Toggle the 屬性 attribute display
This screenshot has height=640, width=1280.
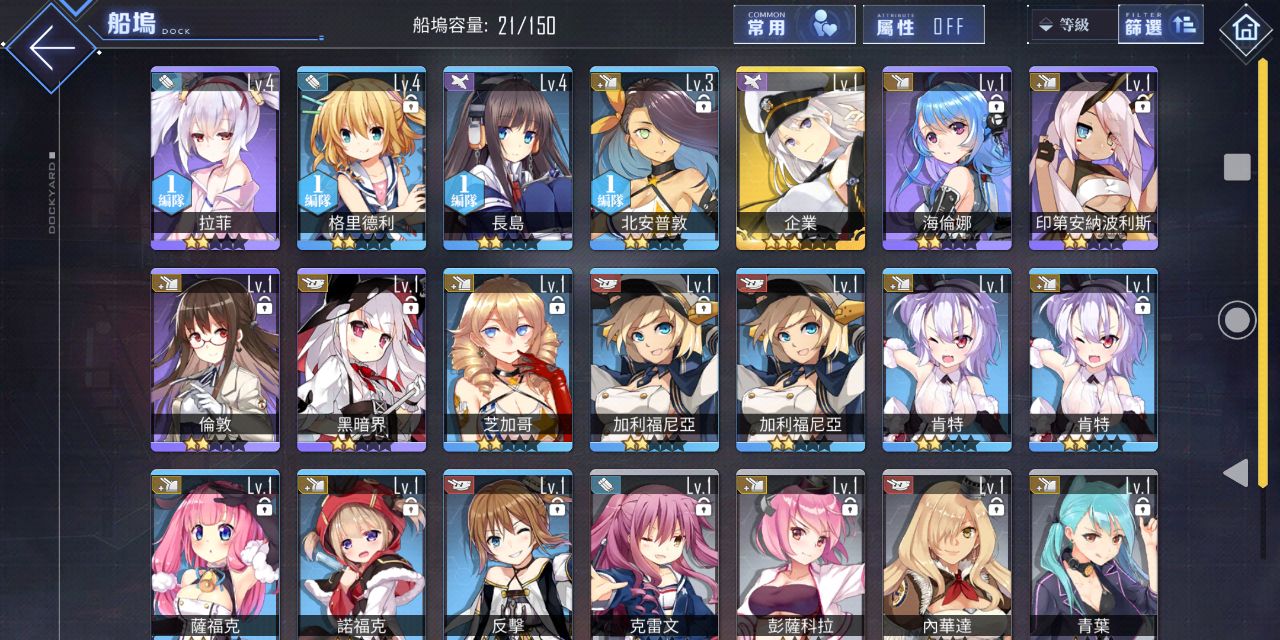pyautogui.click(x=923, y=25)
